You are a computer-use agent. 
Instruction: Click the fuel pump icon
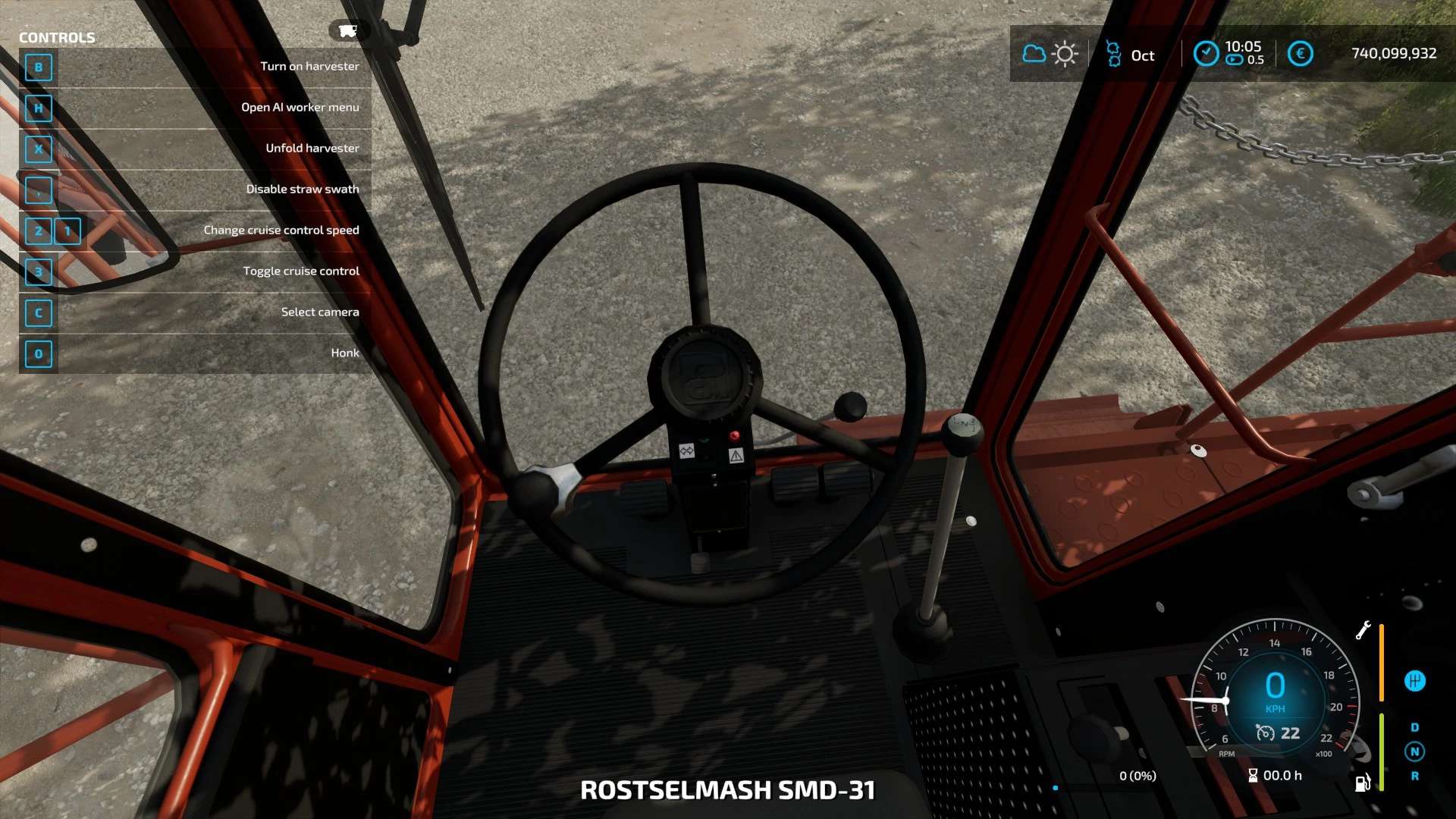[1363, 783]
